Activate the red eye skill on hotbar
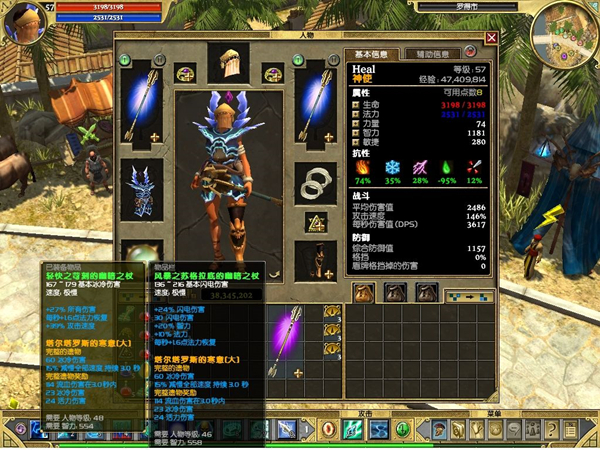This screenshot has width=600, height=450. point(327,429)
